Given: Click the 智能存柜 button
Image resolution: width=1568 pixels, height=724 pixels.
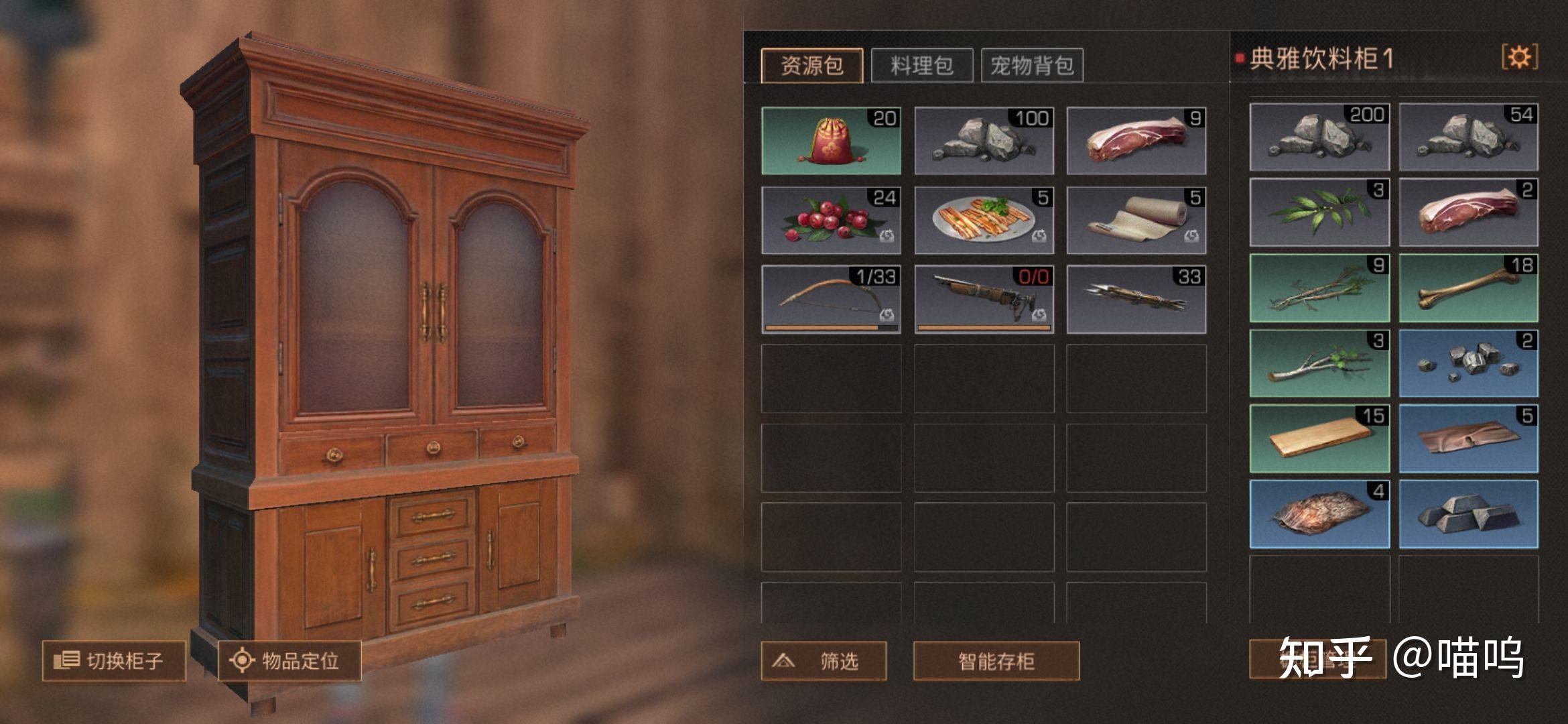Looking at the screenshot, I should coord(996,662).
